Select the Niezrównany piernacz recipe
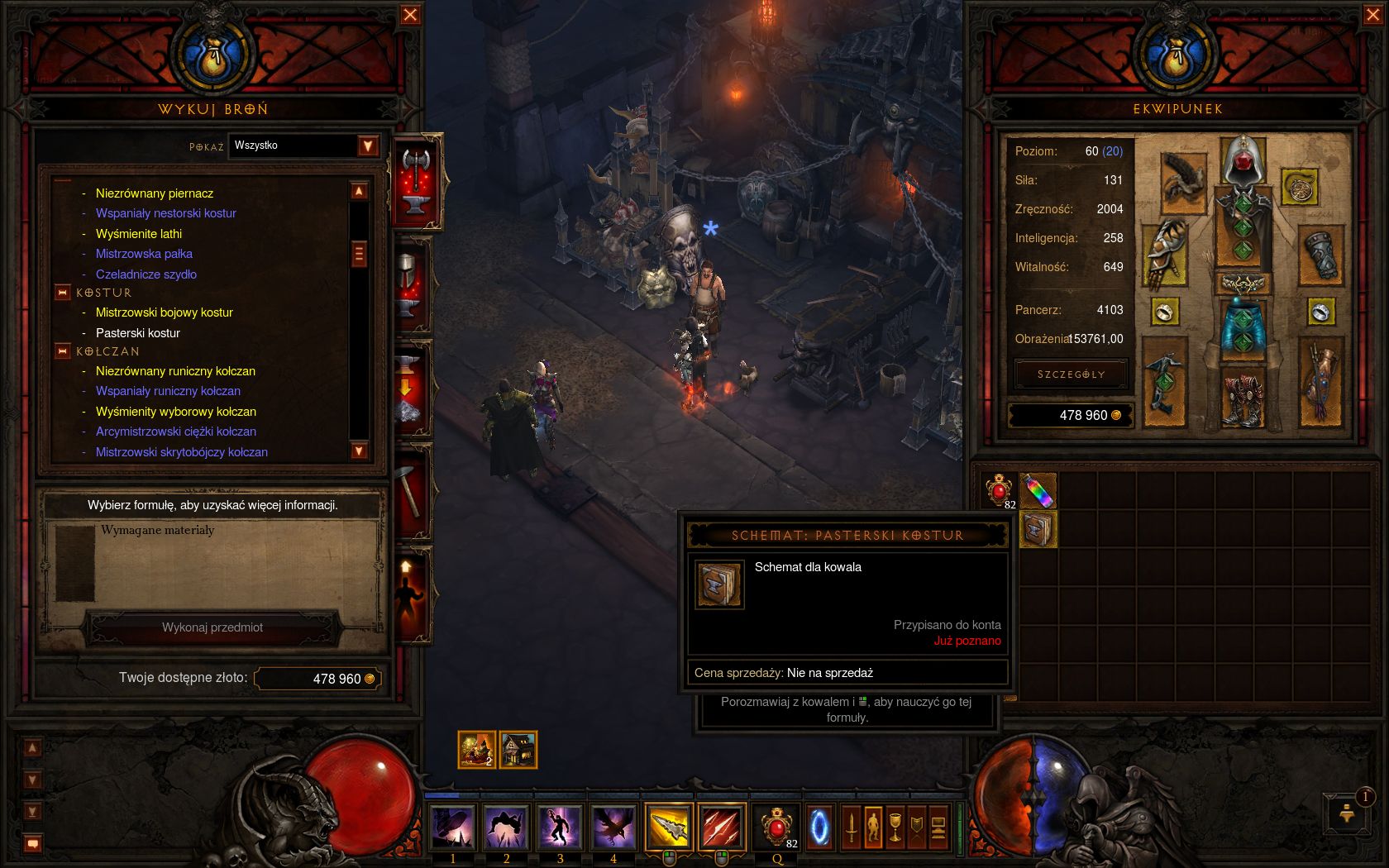The height and width of the screenshot is (868, 1389). click(154, 193)
